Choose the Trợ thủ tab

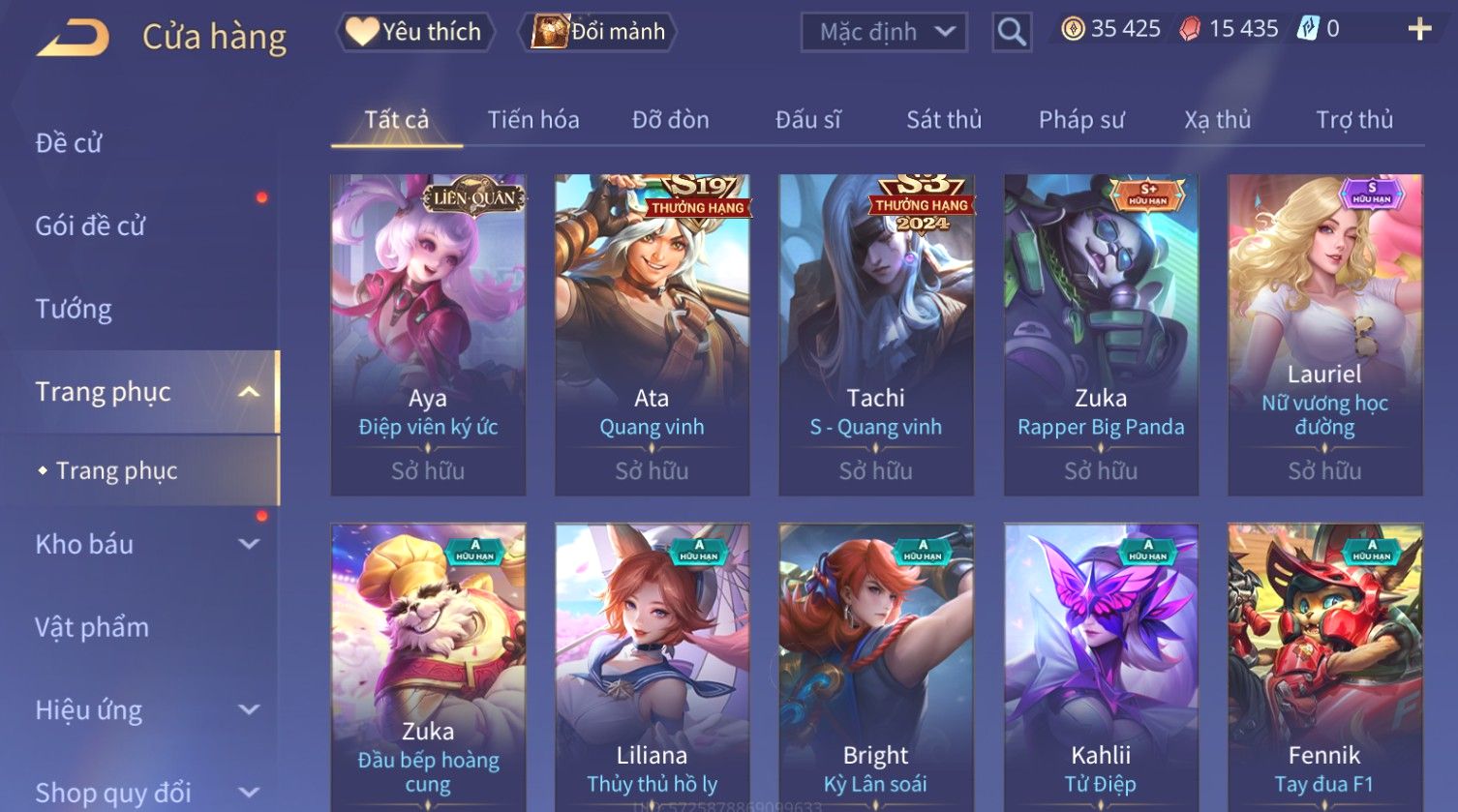pyautogui.click(x=1353, y=120)
